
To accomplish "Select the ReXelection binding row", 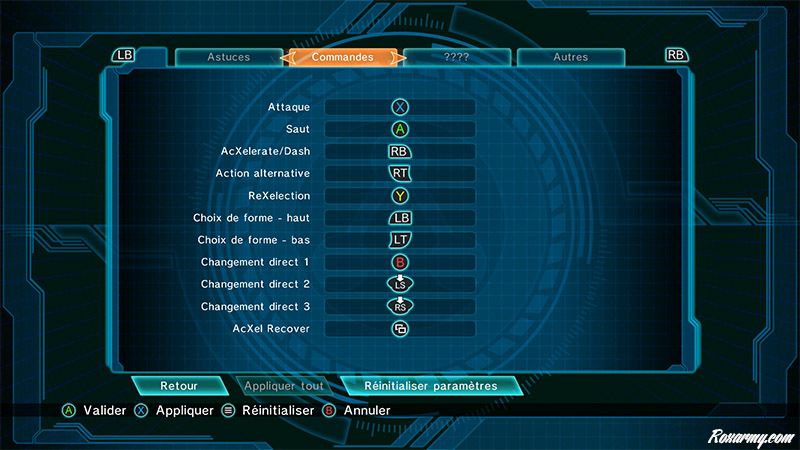I will point(400,196).
